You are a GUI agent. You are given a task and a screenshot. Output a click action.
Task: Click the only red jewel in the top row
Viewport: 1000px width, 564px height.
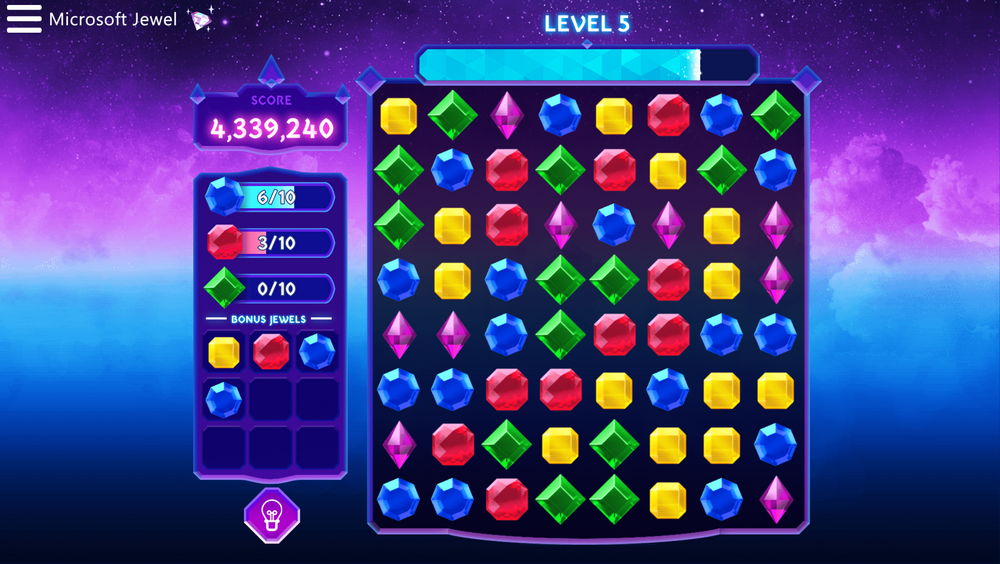(668, 115)
